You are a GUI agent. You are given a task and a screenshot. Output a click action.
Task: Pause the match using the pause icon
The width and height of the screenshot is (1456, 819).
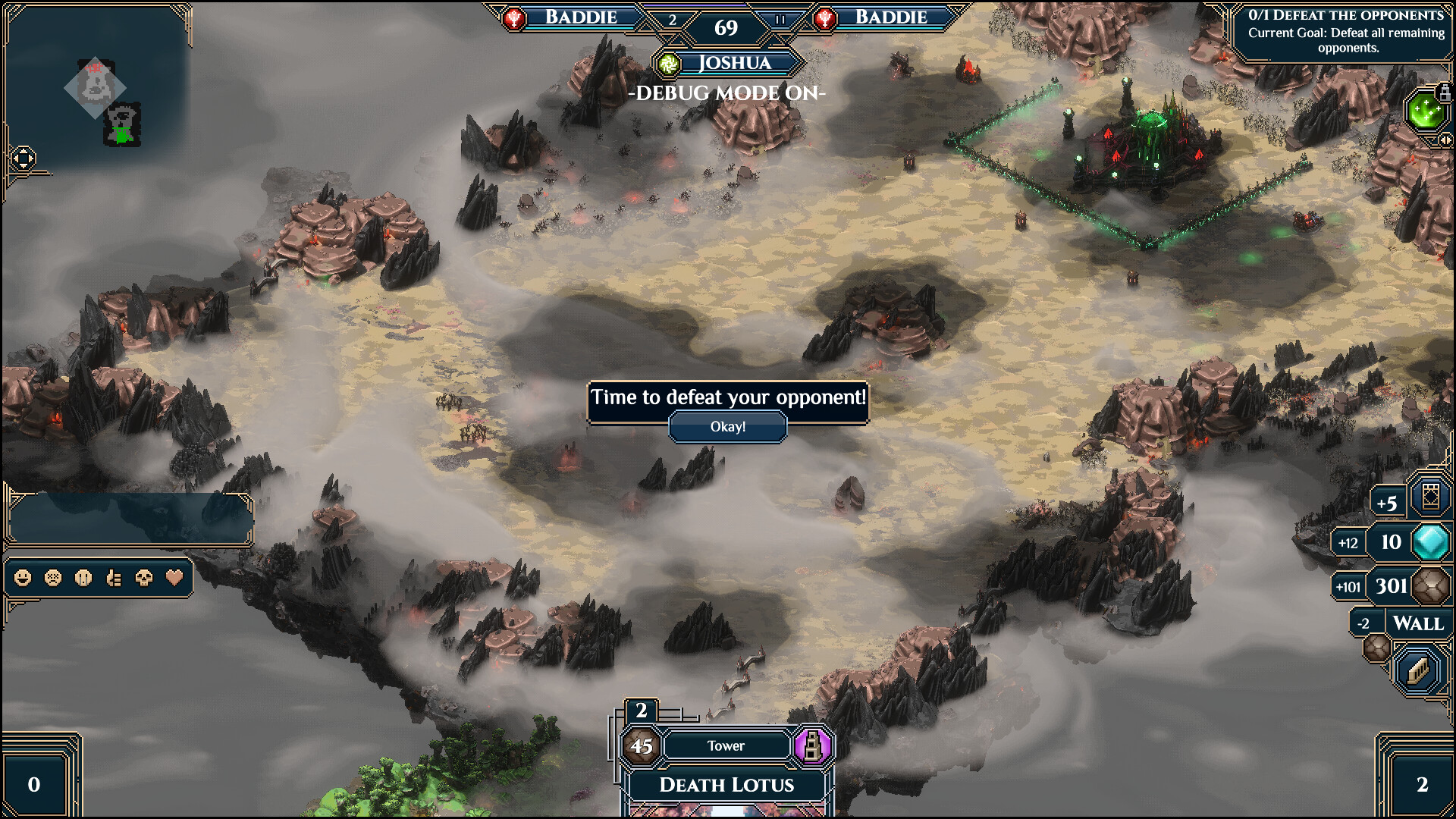click(780, 20)
